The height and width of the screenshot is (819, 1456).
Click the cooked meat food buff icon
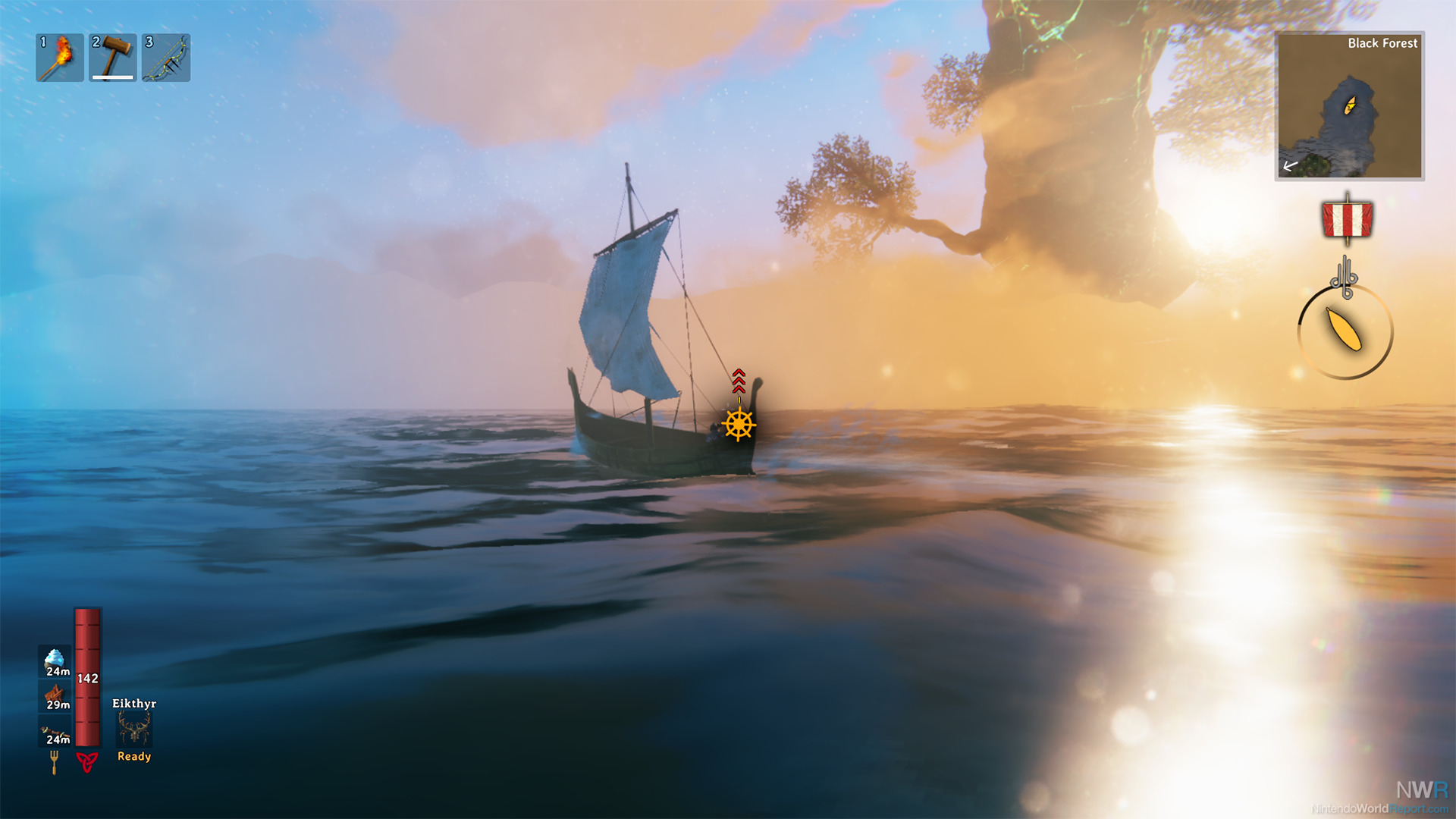pyautogui.click(x=55, y=695)
